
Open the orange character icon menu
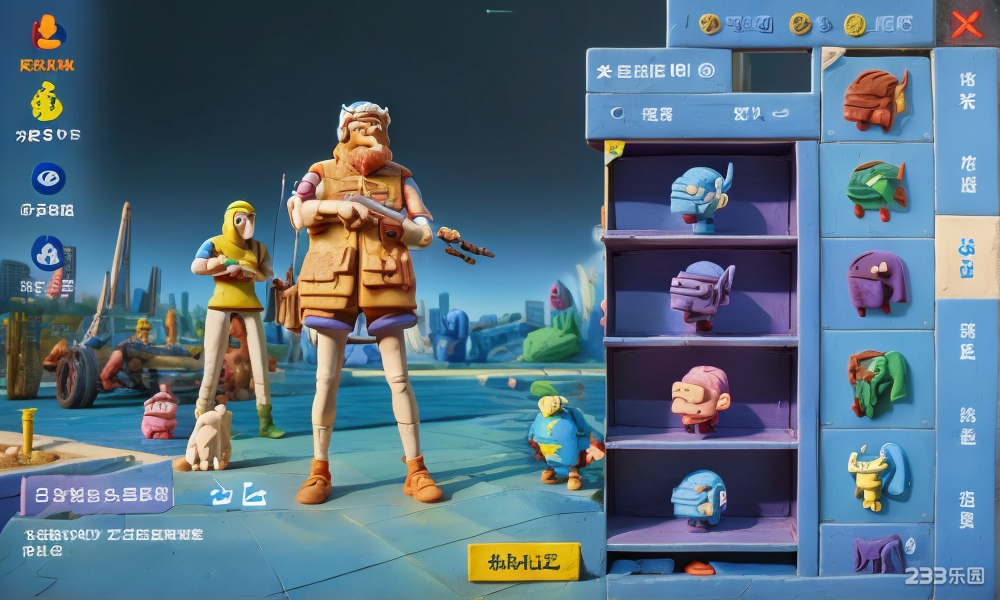[47, 34]
